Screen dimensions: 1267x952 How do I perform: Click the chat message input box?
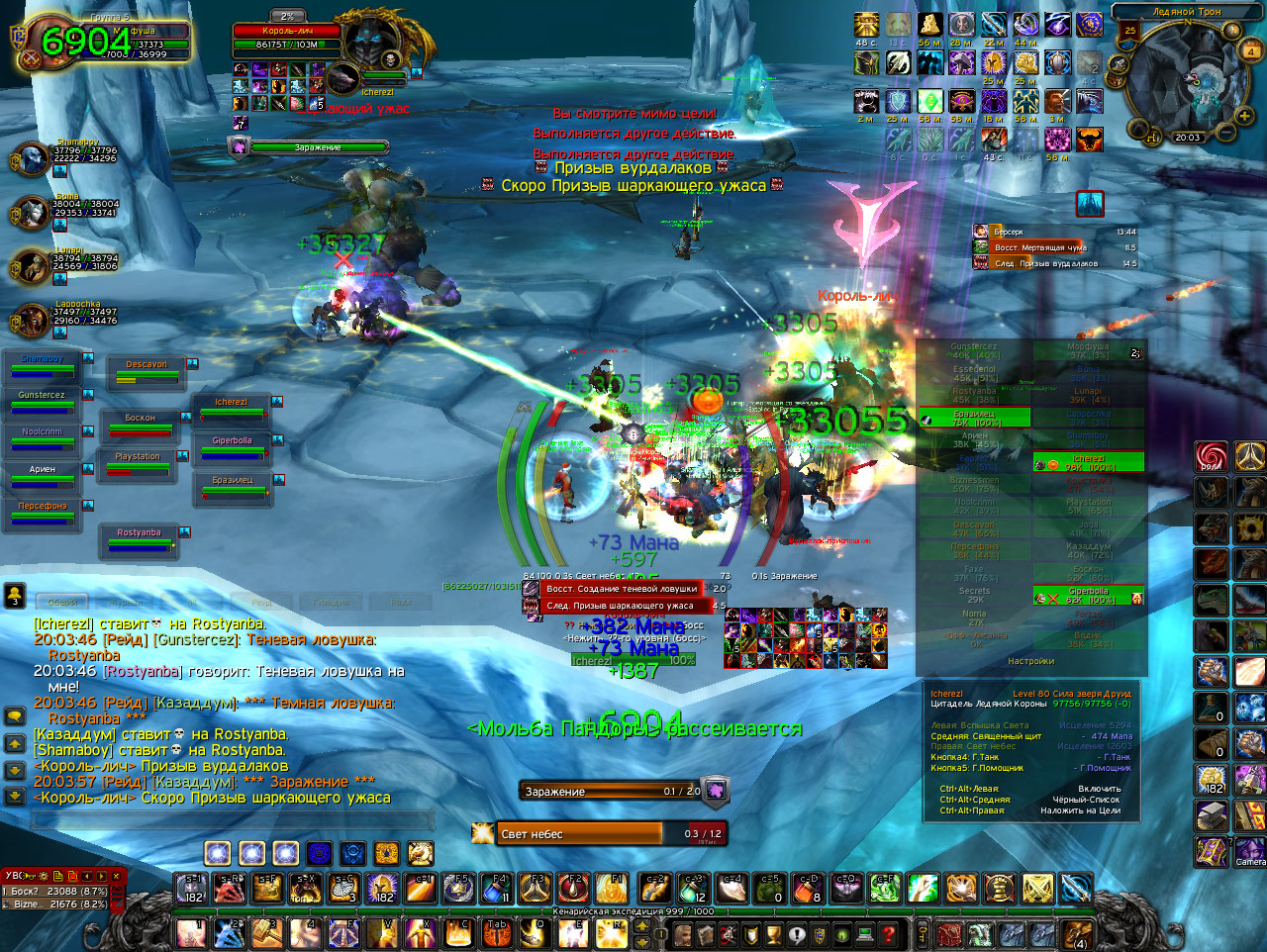(x=233, y=819)
